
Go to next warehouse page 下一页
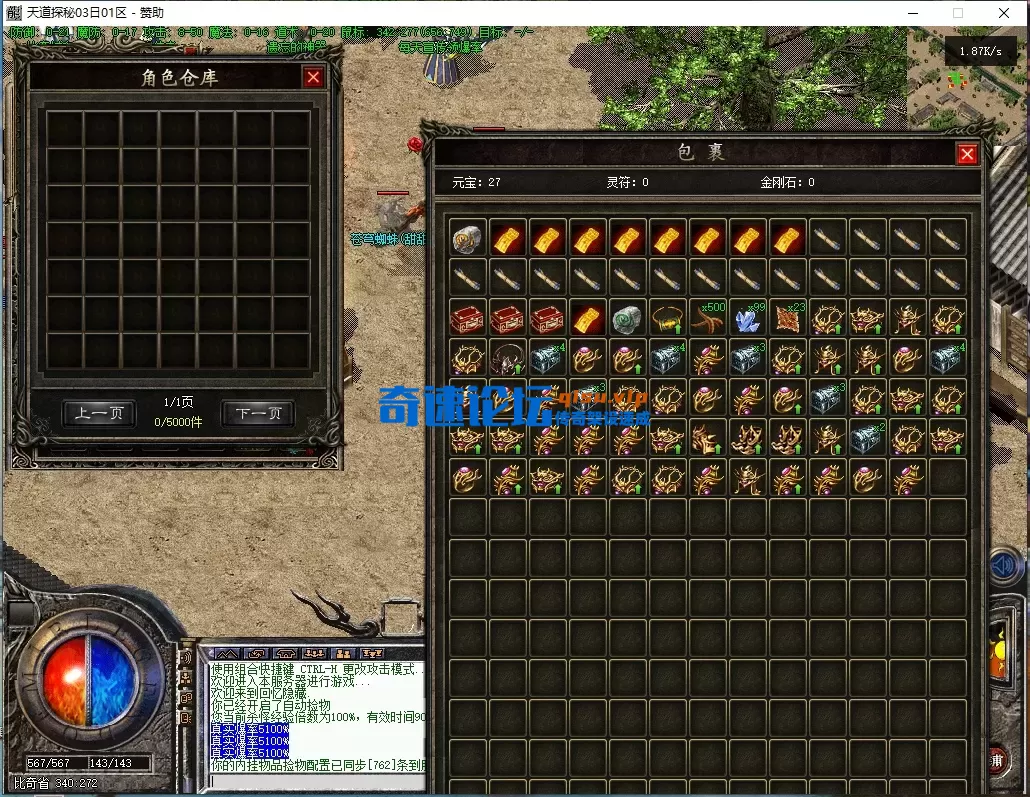(x=257, y=413)
